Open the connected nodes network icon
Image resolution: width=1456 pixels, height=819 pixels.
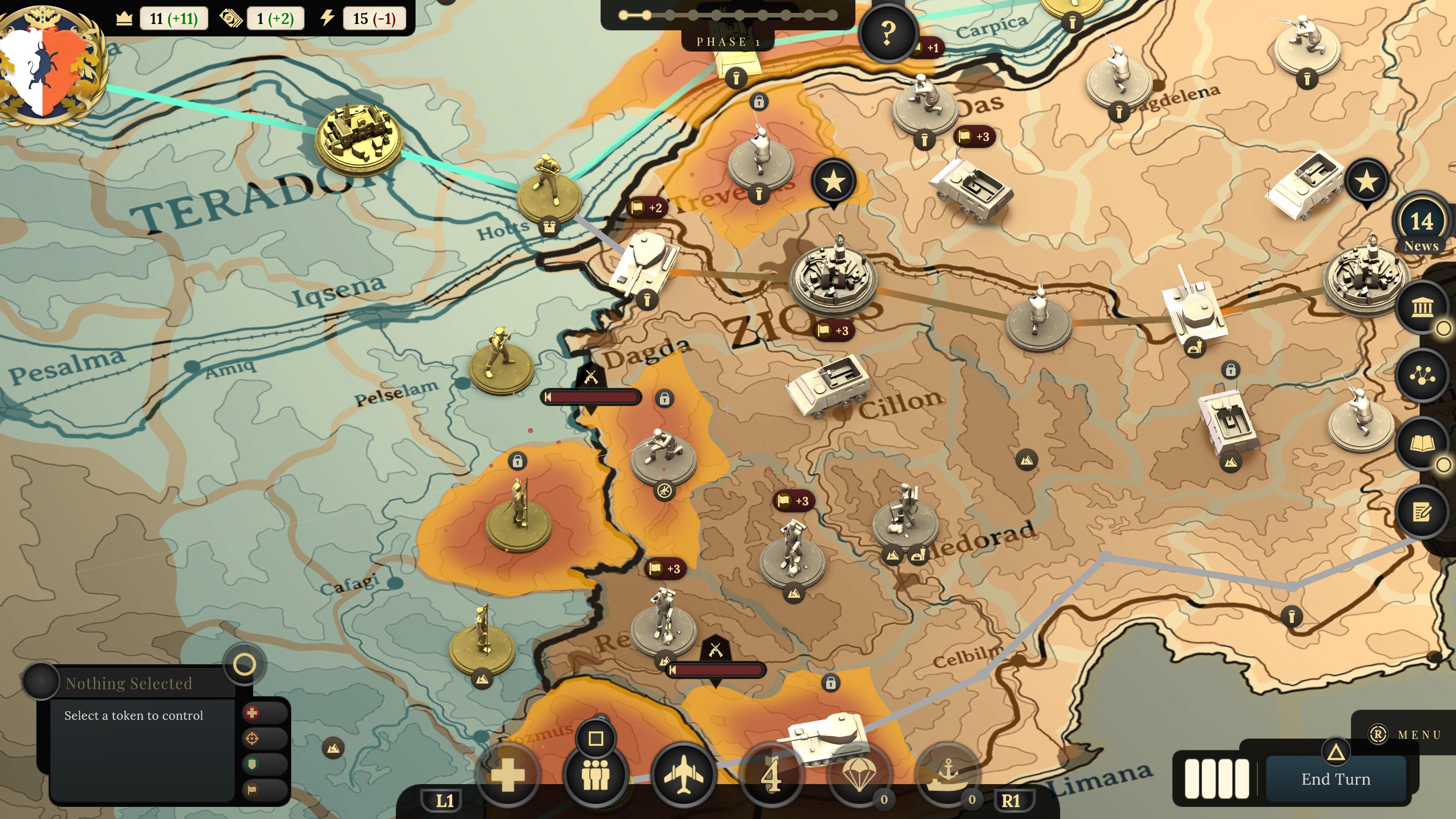pyautogui.click(x=1422, y=376)
